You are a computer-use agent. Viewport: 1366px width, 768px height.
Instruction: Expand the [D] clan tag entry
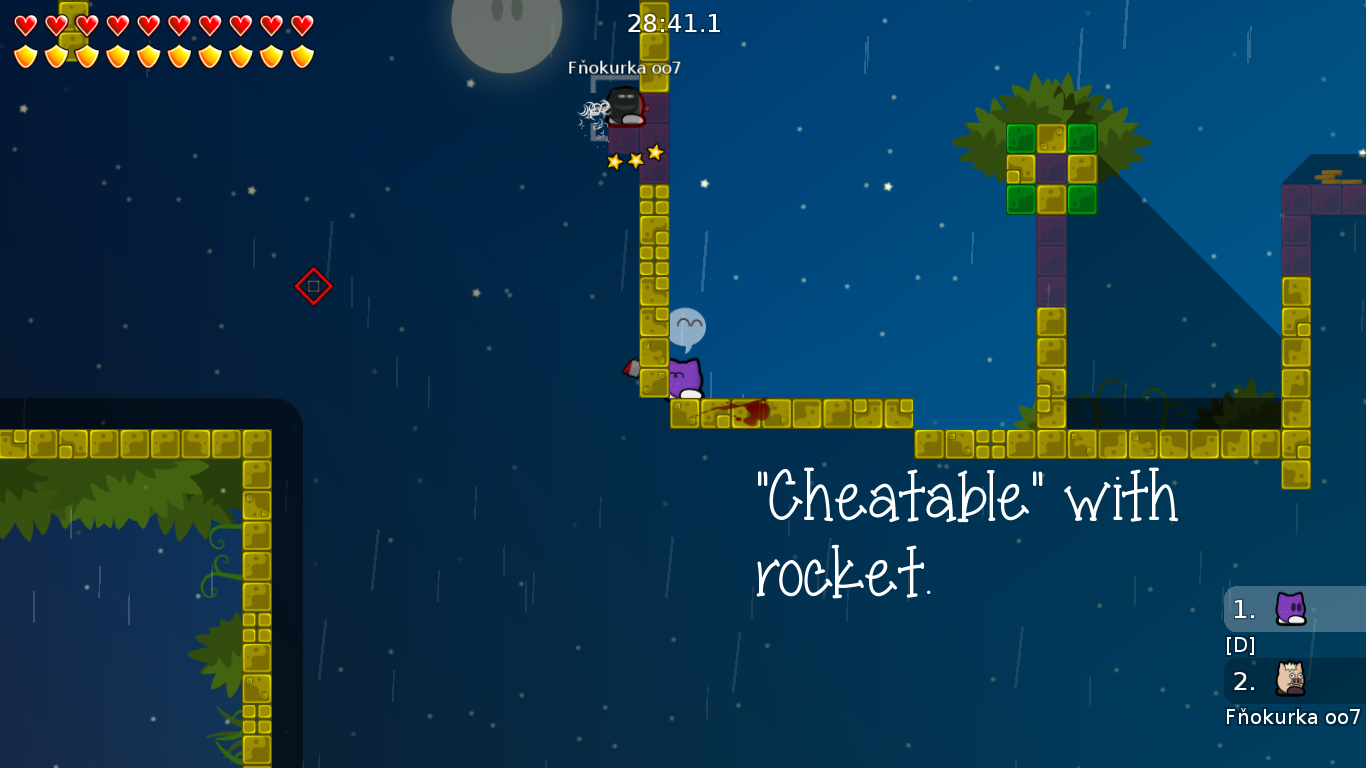1240,645
